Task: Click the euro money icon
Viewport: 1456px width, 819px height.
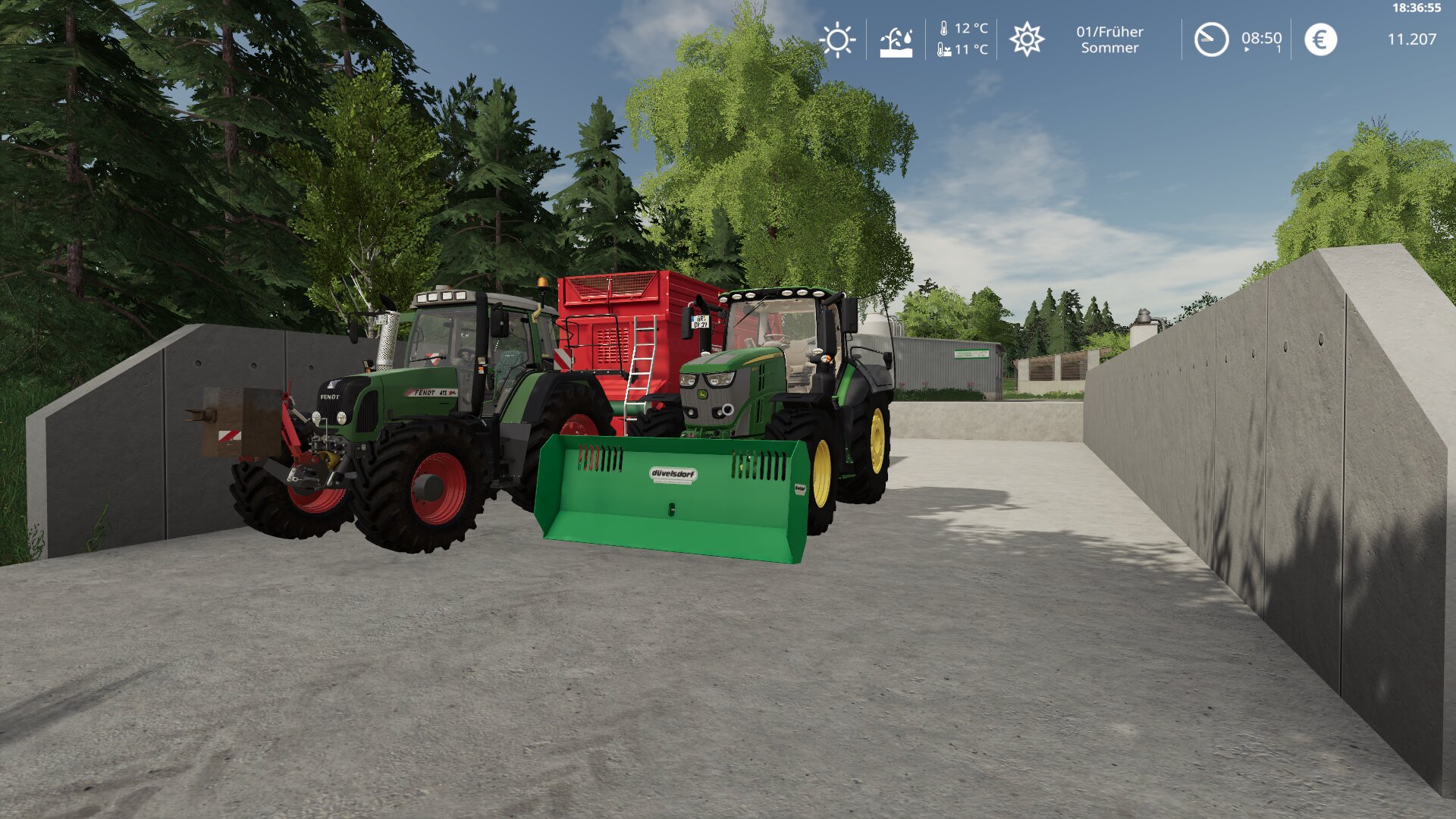Action: (x=1320, y=39)
